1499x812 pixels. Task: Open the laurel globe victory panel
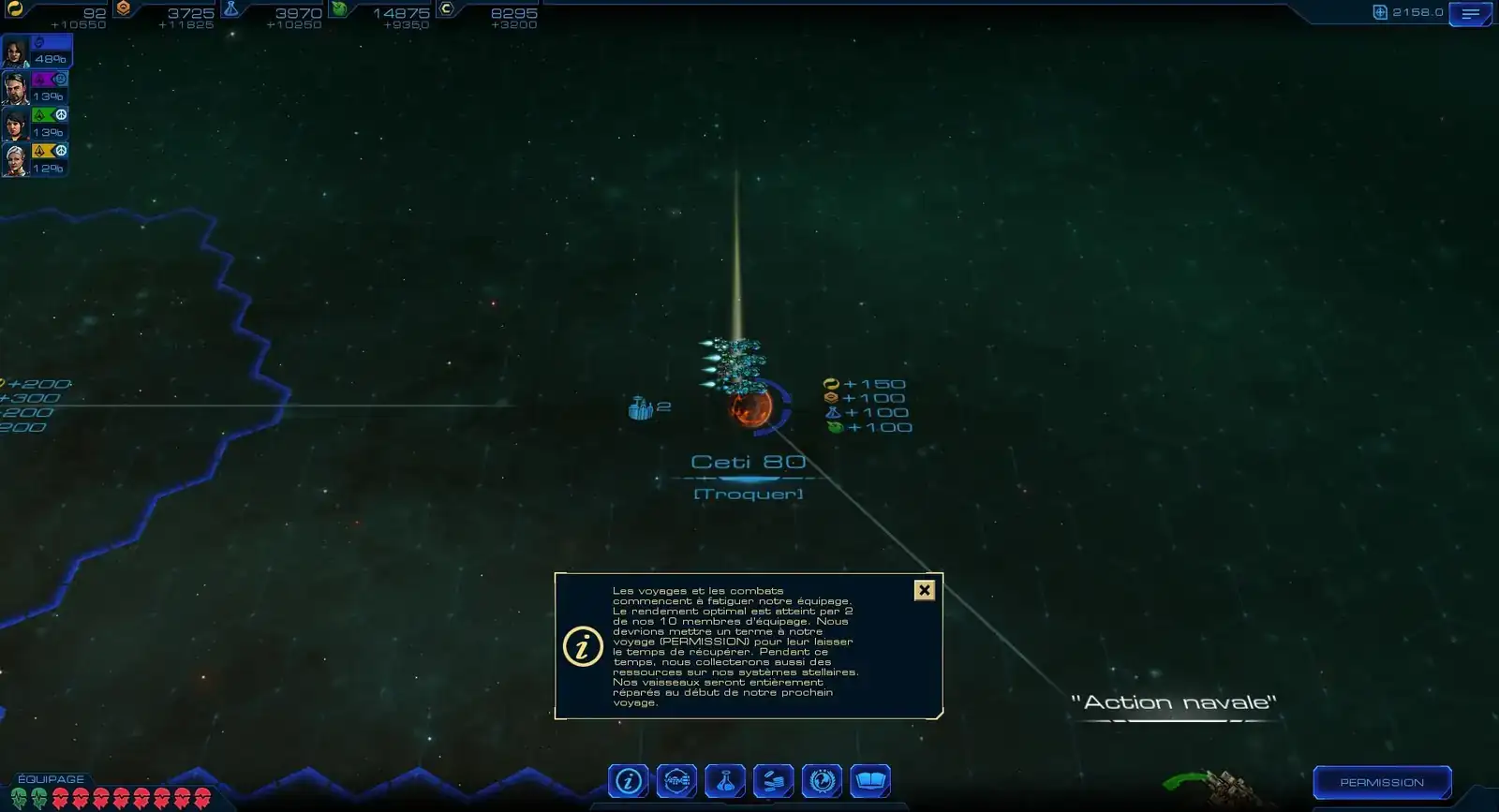point(822,781)
